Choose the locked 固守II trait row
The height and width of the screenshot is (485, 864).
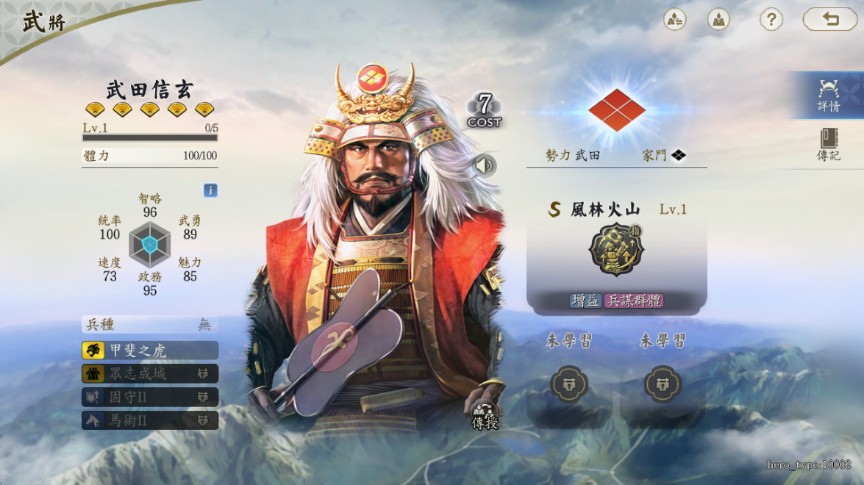(150, 396)
